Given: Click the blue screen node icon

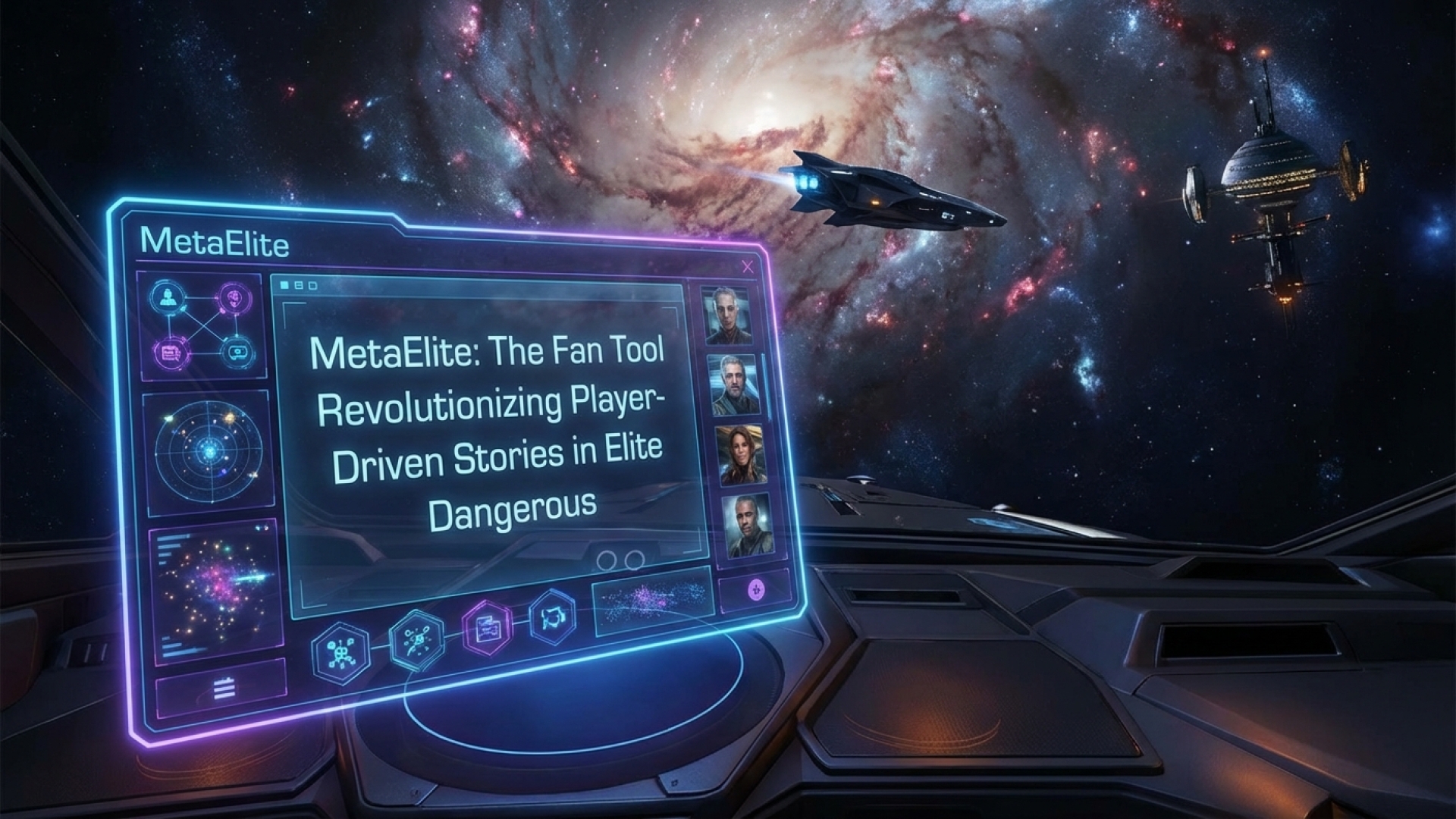Looking at the screenshot, I should pos(235,352).
